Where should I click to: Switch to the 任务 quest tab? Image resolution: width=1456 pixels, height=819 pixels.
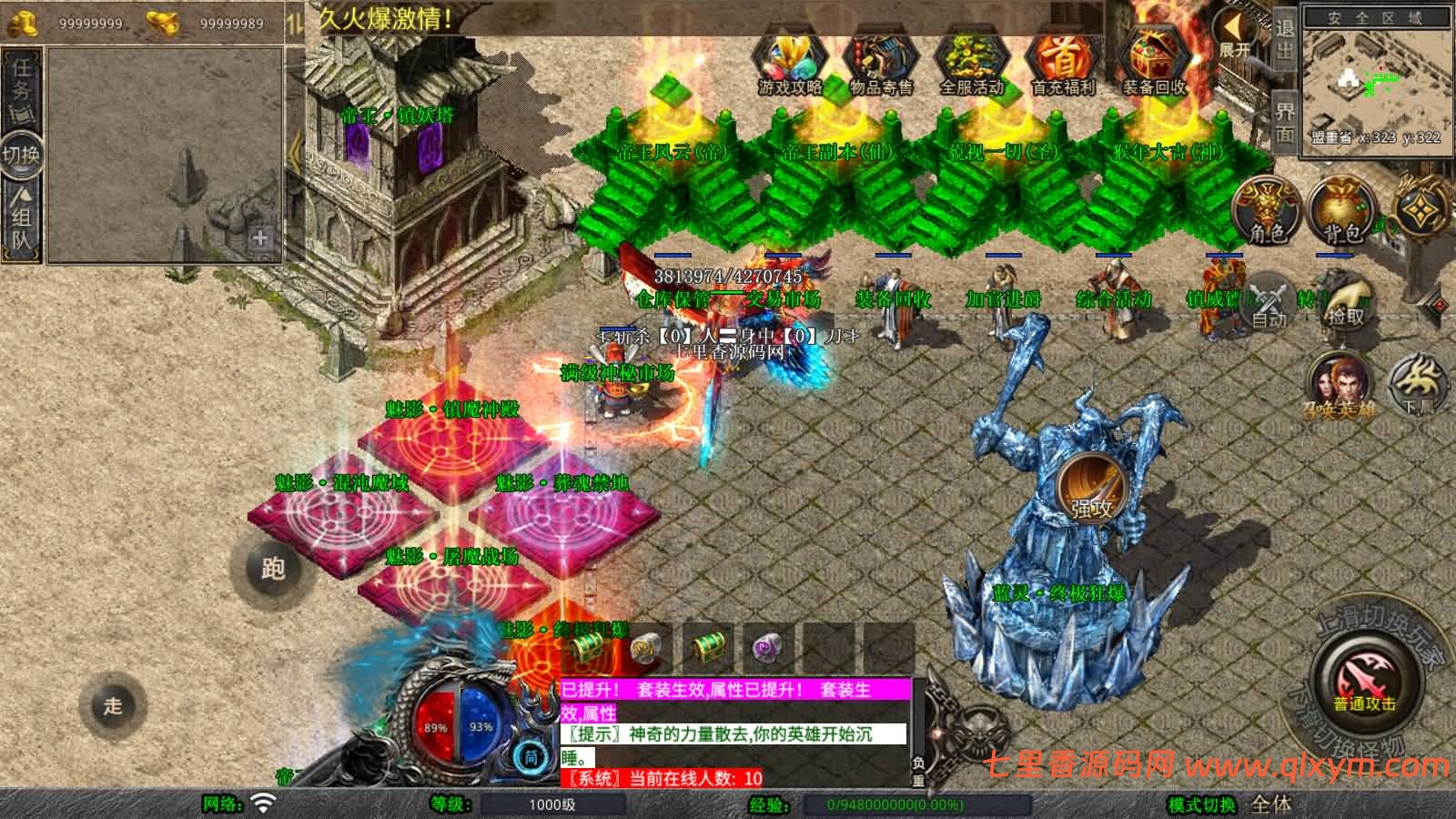[x=22, y=82]
